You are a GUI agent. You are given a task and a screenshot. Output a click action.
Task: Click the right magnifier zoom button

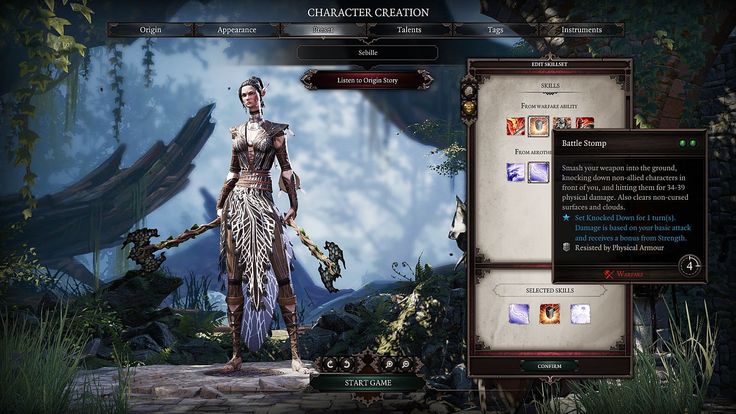(404, 364)
